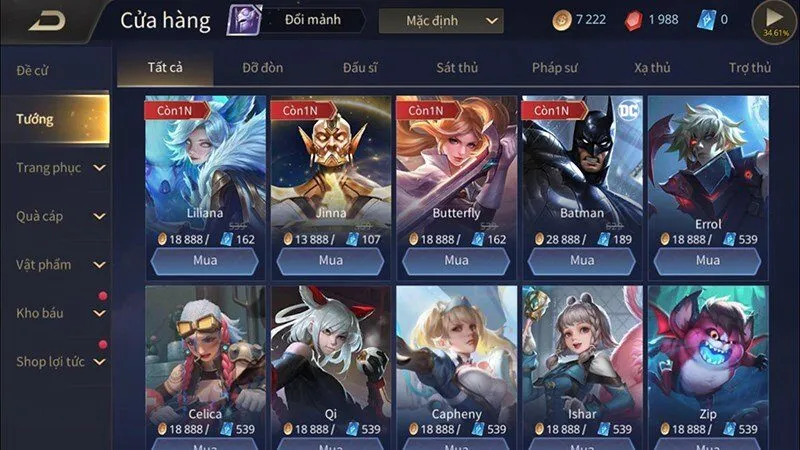
Task: Click the round play button showing 34.61%
Action: click(x=775, y=20)
